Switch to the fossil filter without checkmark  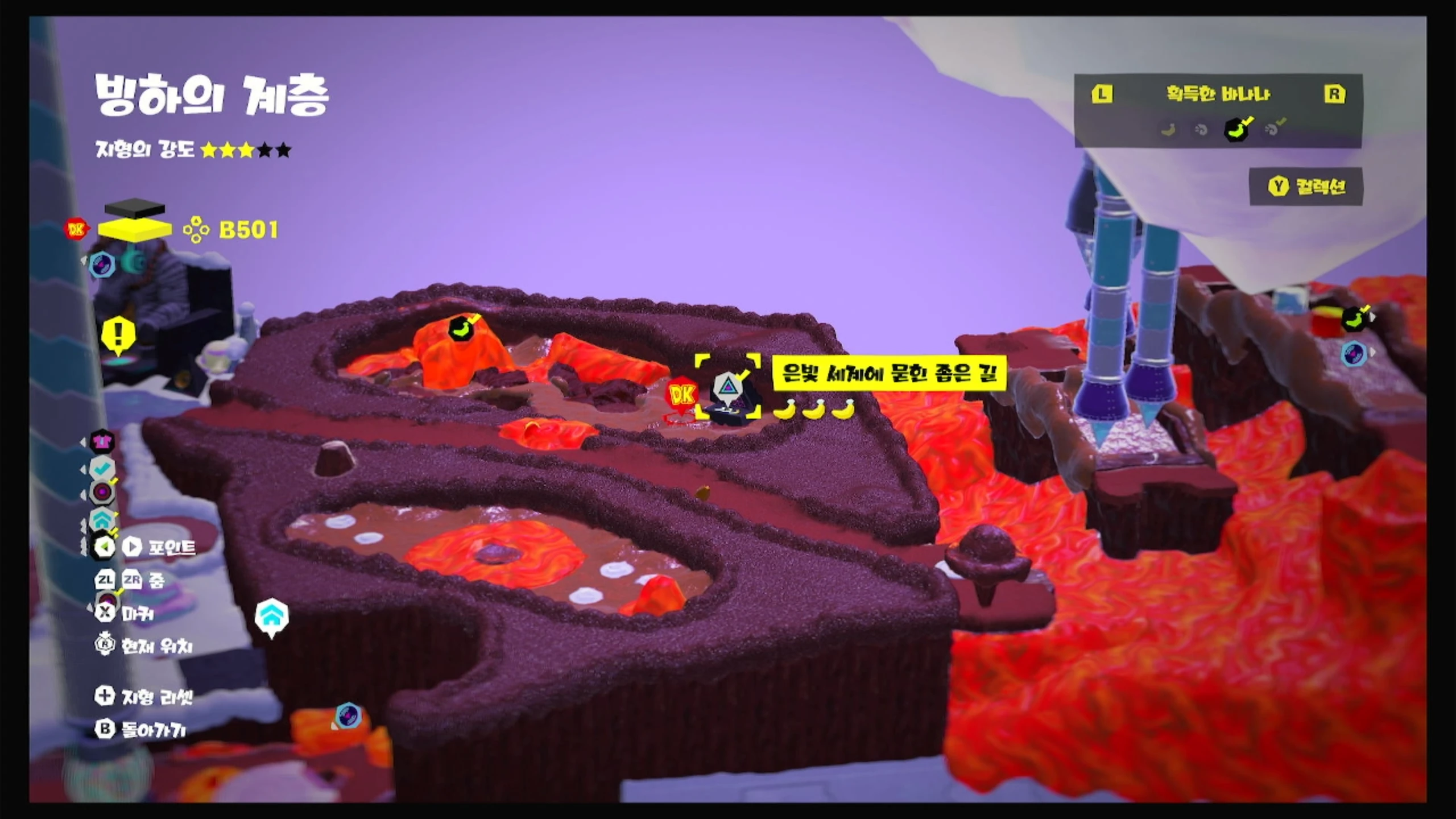tap(1201, 130)
